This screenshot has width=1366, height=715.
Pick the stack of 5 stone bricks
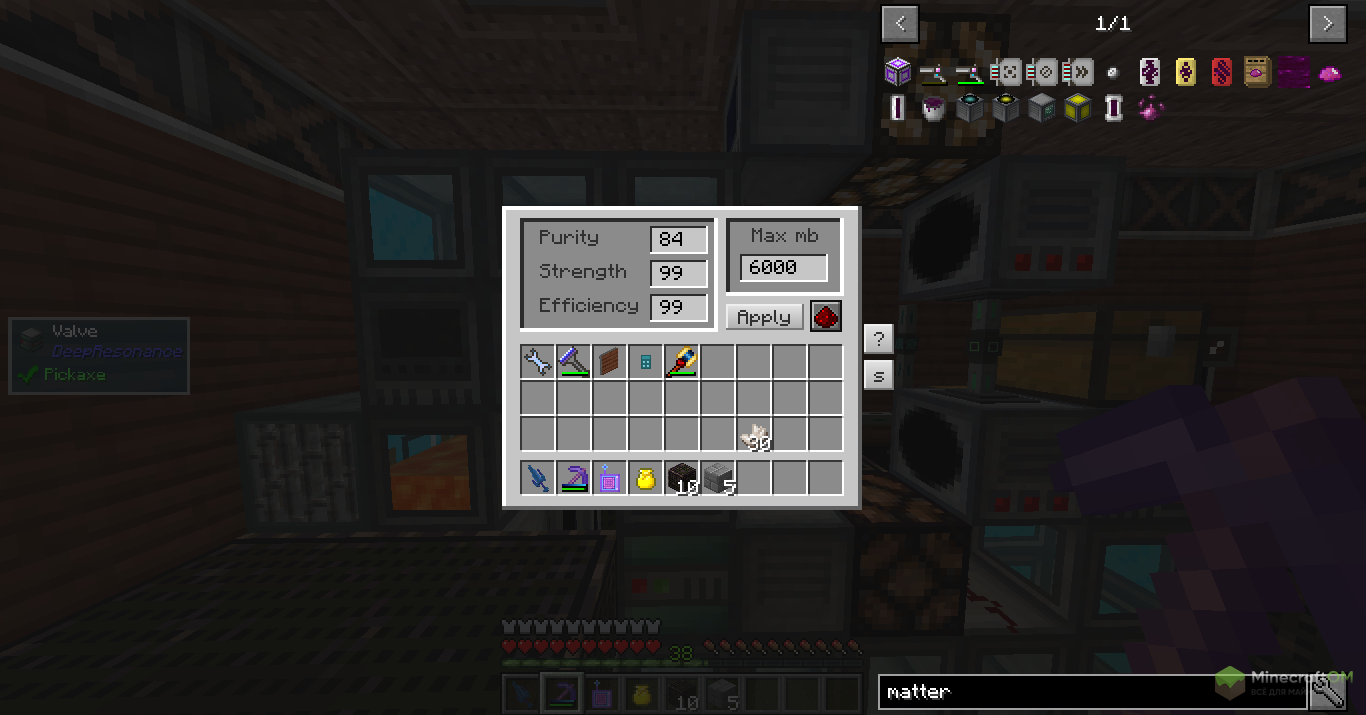click(717, 479)
